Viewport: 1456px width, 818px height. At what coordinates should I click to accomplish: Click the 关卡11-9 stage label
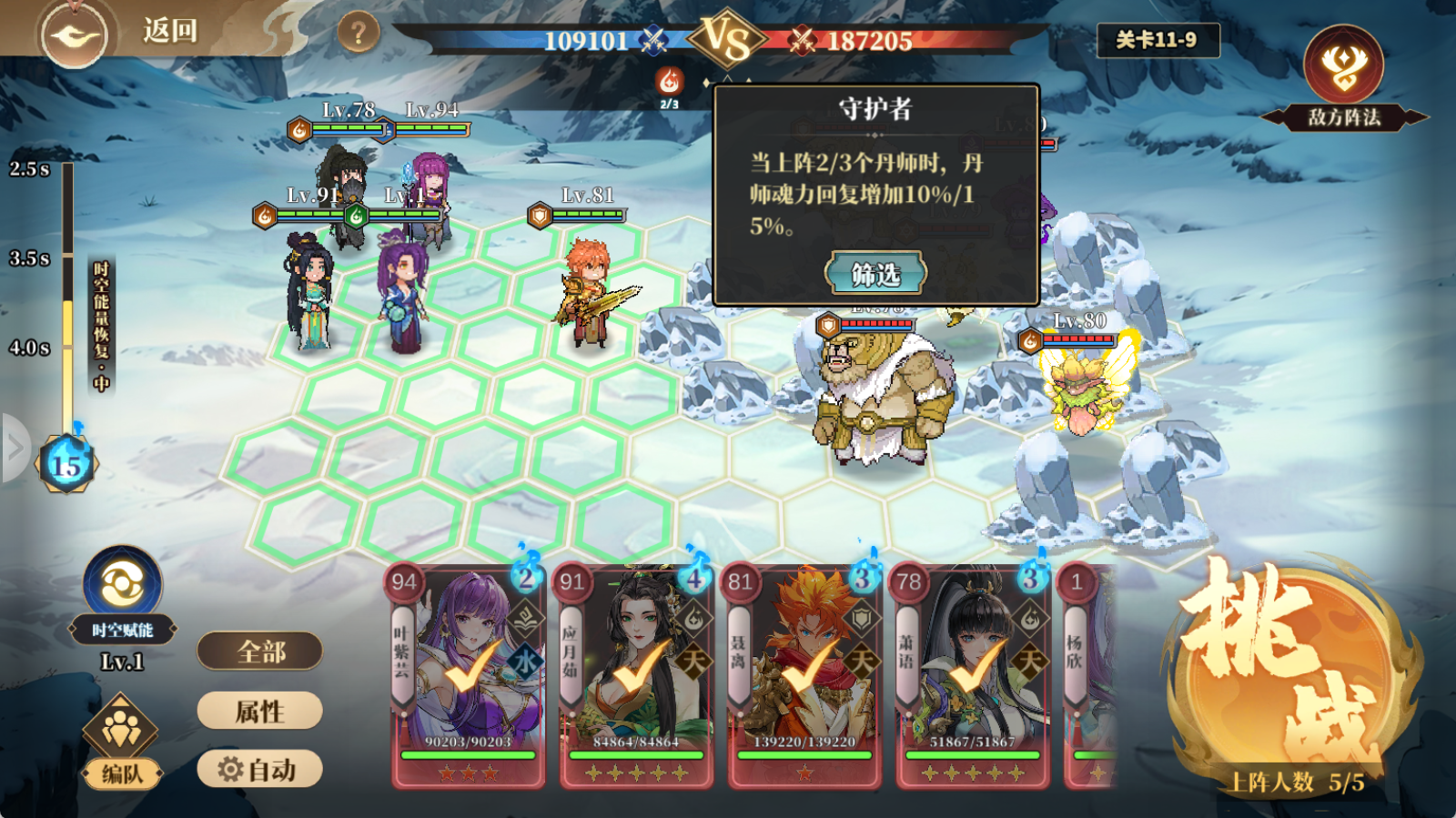click(x=1159, y=39)
